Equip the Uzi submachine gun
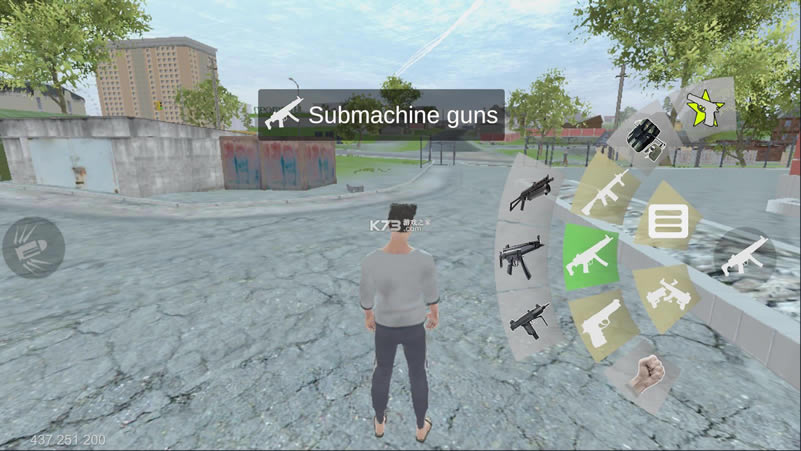The image size is (801, 451). pos(531,321)
